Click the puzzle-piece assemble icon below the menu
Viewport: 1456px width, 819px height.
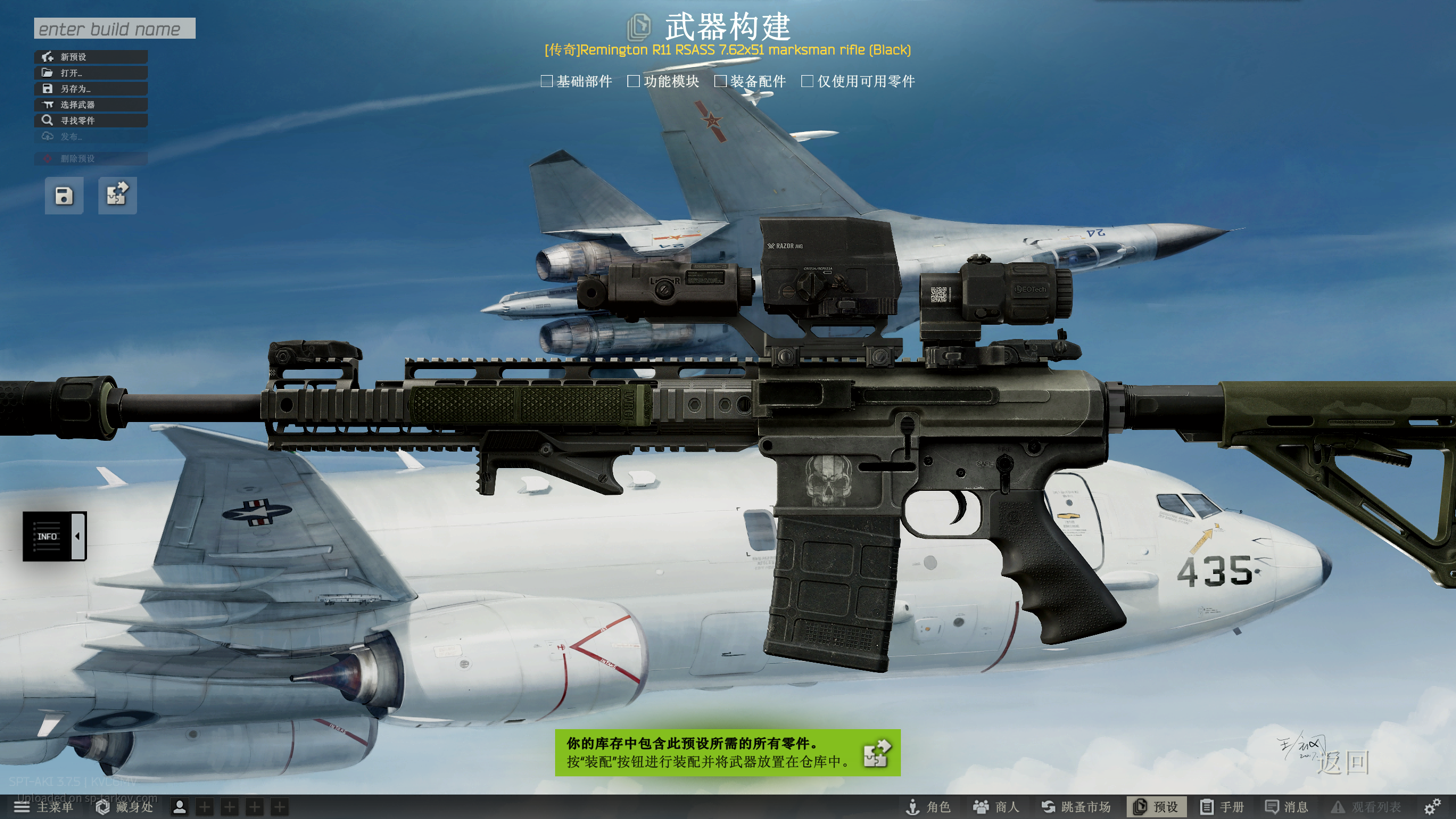[117, 196]
